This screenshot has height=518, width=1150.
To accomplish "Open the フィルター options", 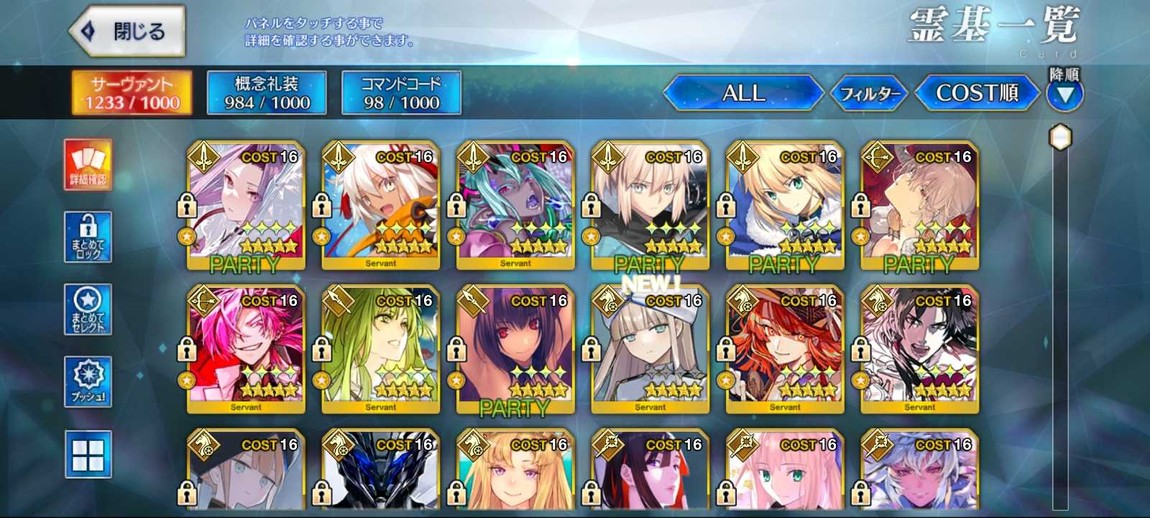I will [869, 94].
